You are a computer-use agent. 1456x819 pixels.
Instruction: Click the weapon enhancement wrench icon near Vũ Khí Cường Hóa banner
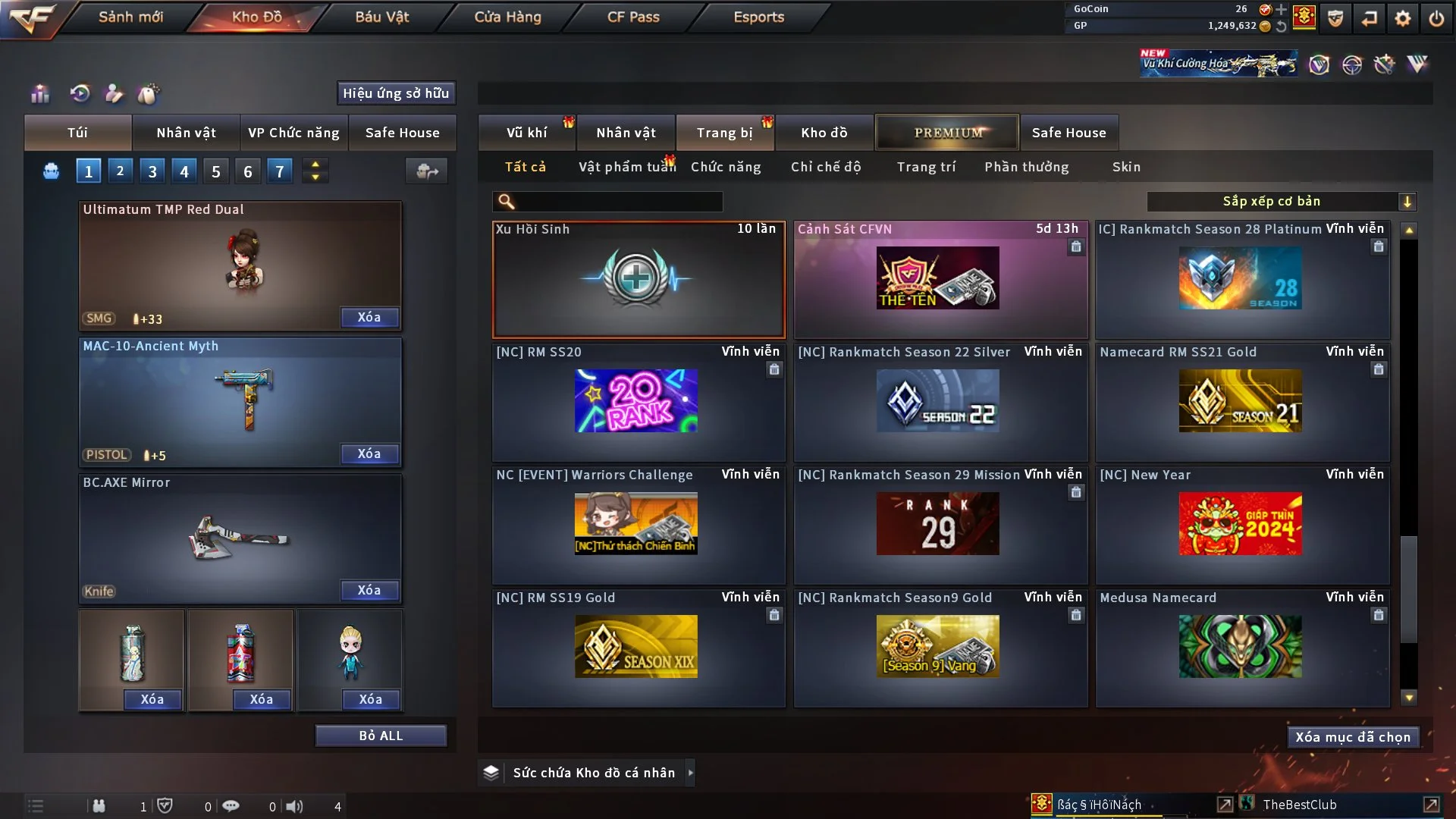[1385, 64]
